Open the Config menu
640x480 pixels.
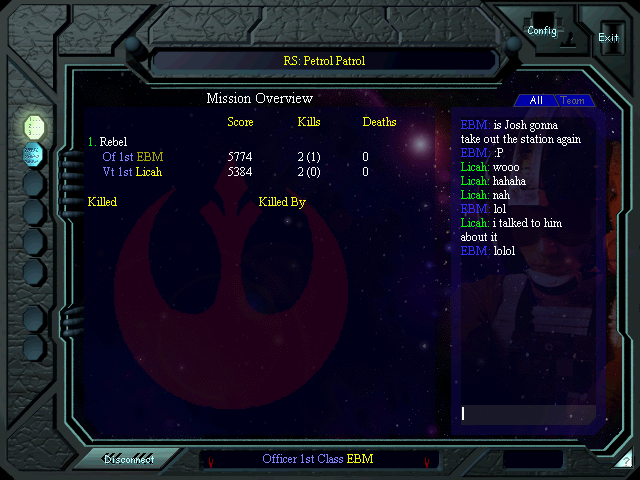542,30
